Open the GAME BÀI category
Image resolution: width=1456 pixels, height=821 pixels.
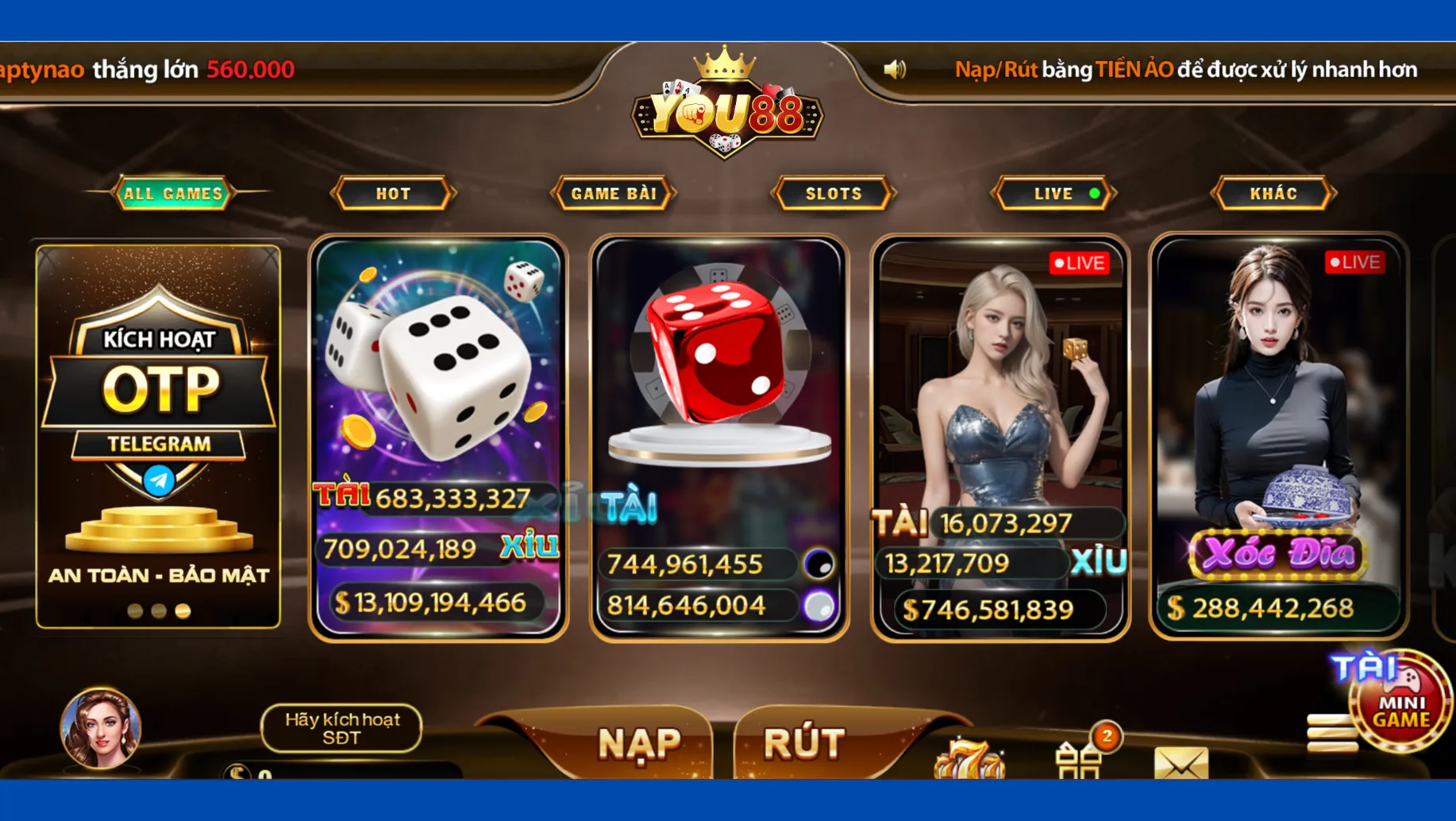click(x=614, y=192)
